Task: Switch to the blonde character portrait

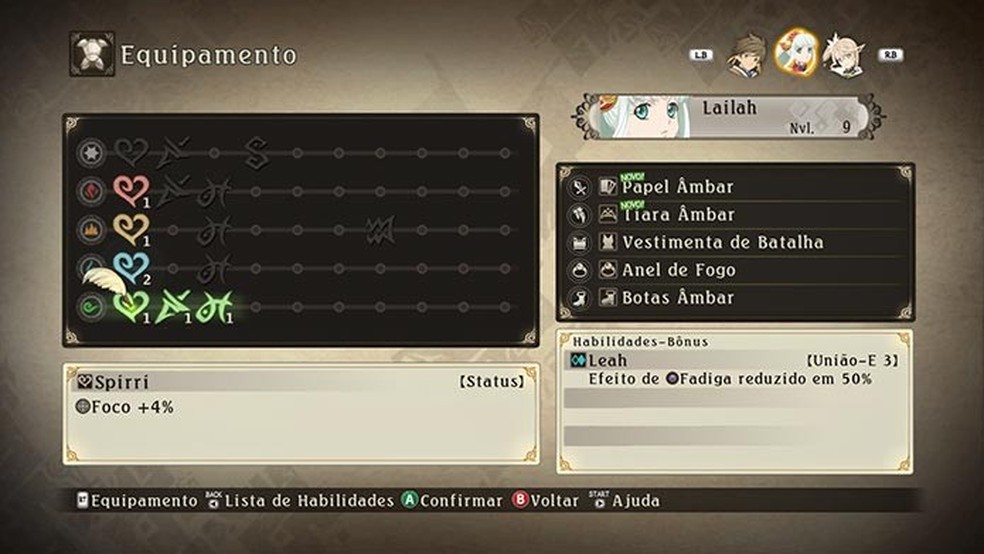Action: pos(843,55)
